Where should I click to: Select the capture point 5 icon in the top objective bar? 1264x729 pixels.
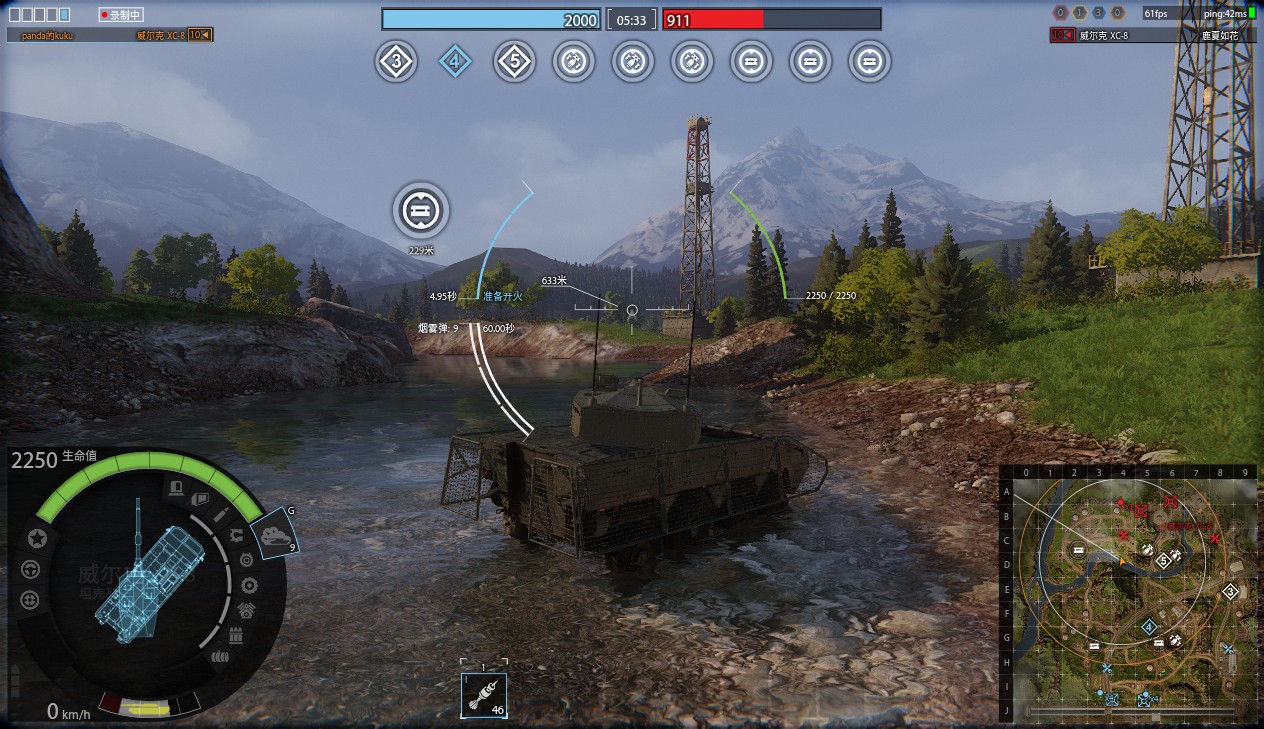pos(514,62)
